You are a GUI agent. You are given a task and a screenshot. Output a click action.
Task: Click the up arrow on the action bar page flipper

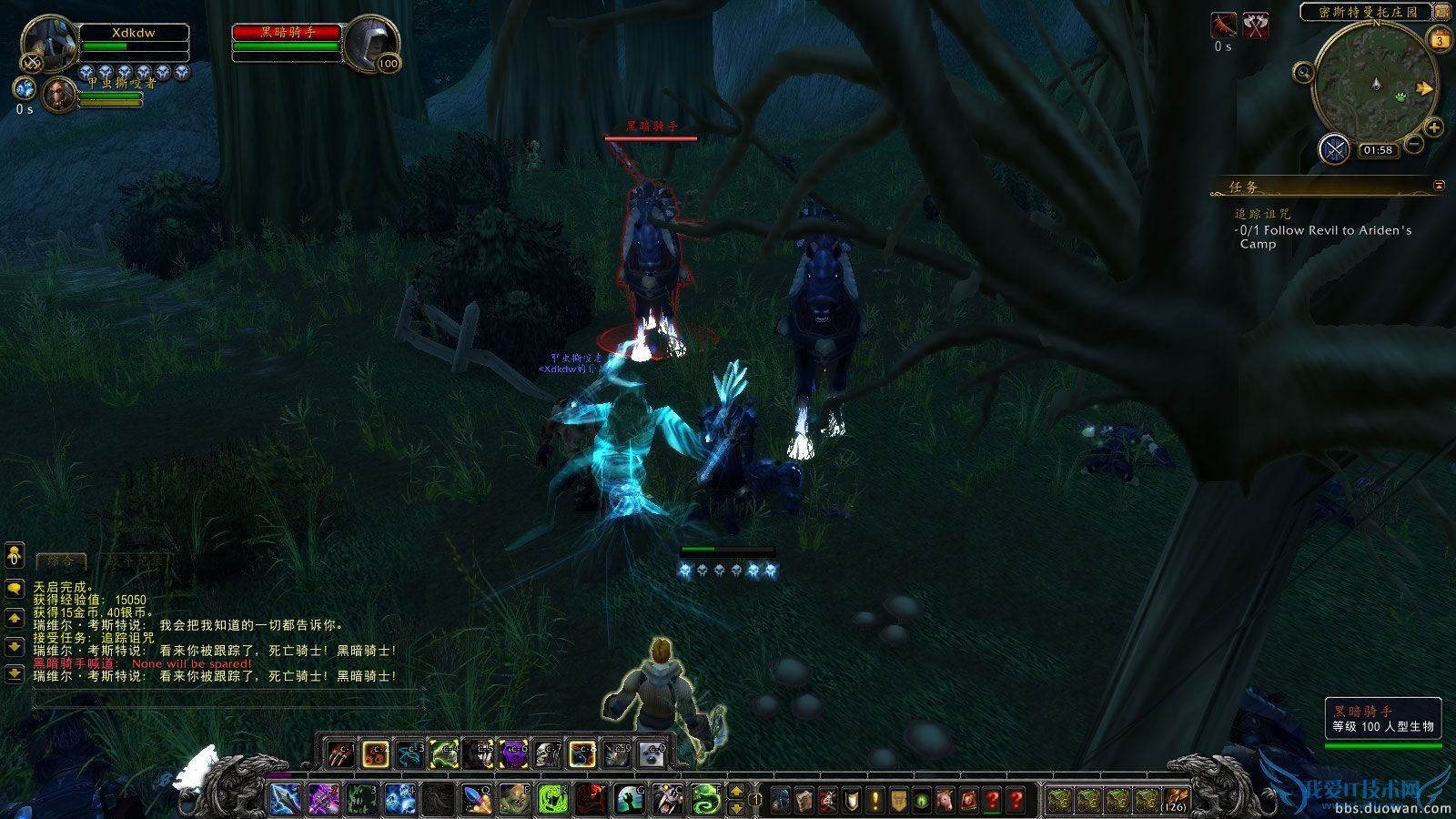735,793
